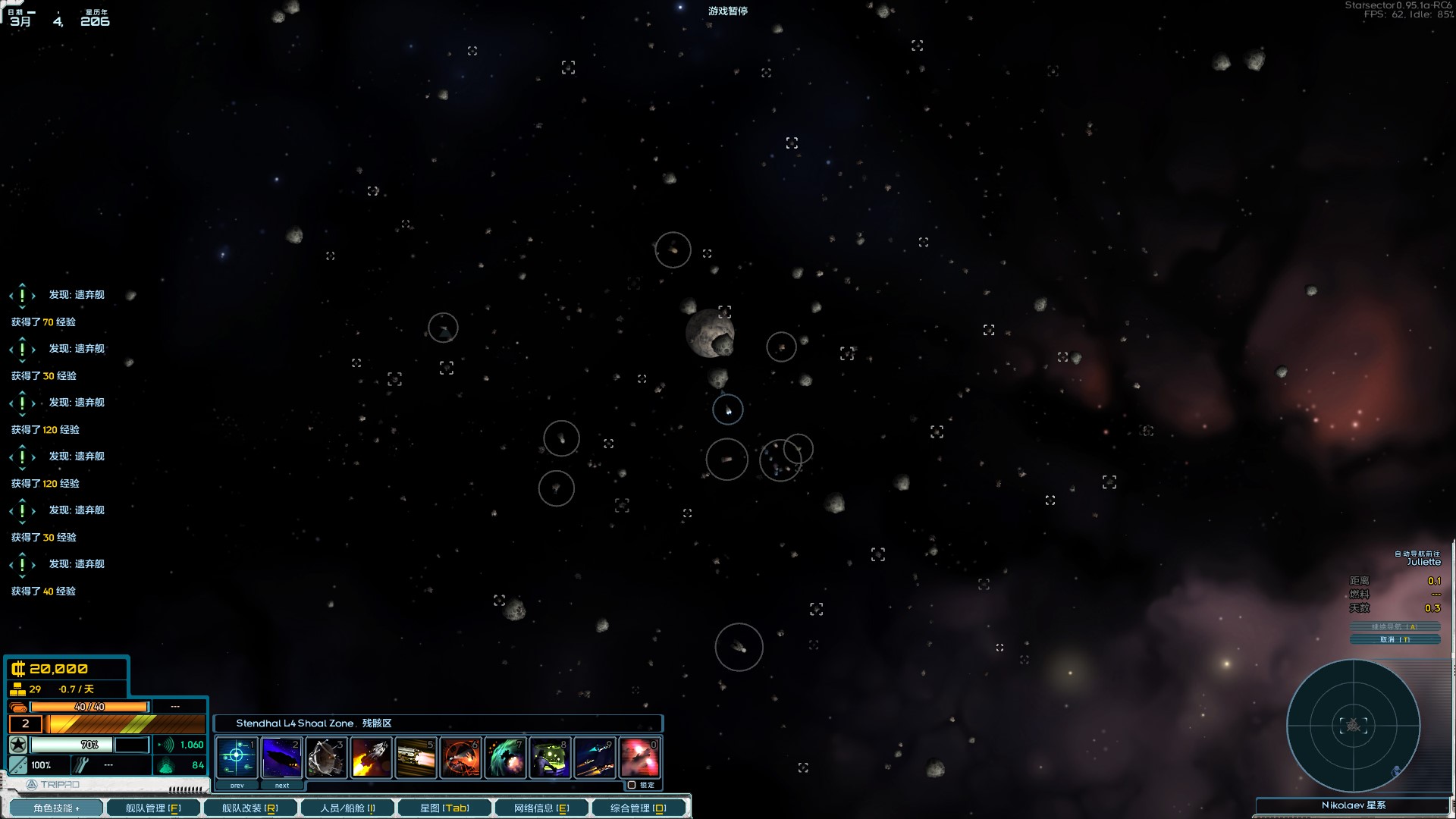Open the 综合管理 command screen

click(639, 808)
